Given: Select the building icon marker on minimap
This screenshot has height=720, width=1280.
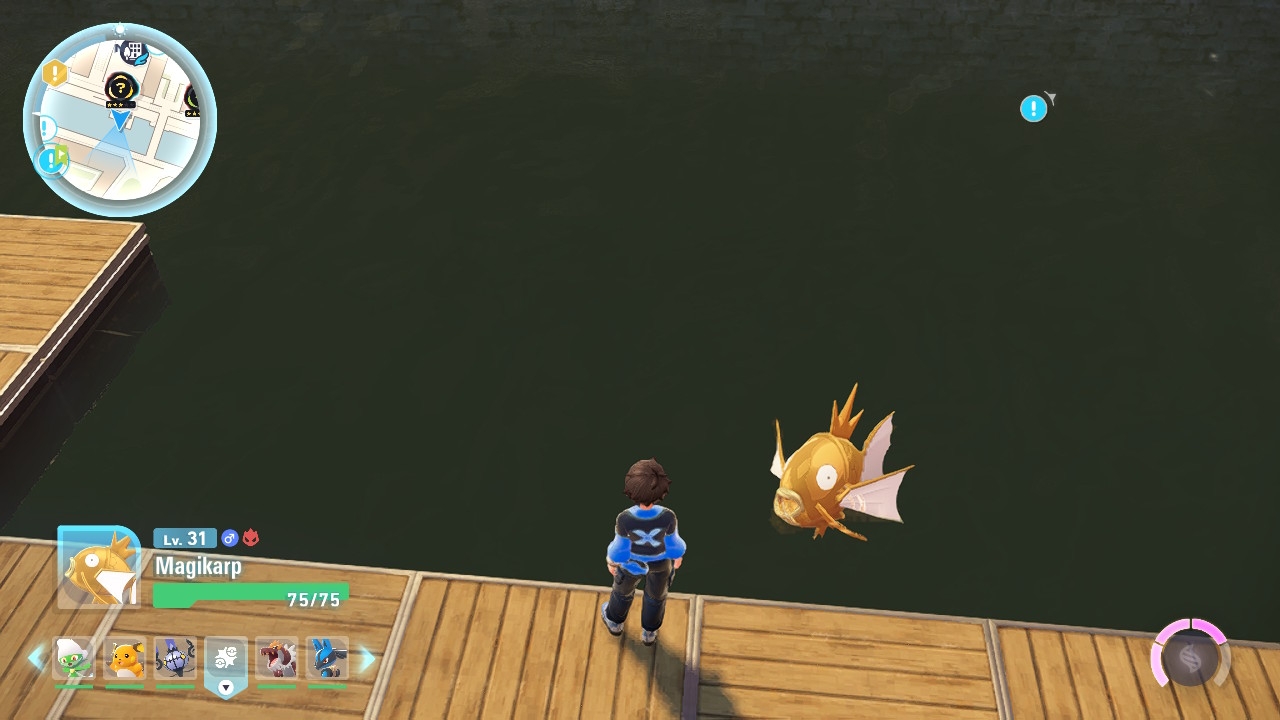Looking at the screenshot, I should [x=133, y=51].
